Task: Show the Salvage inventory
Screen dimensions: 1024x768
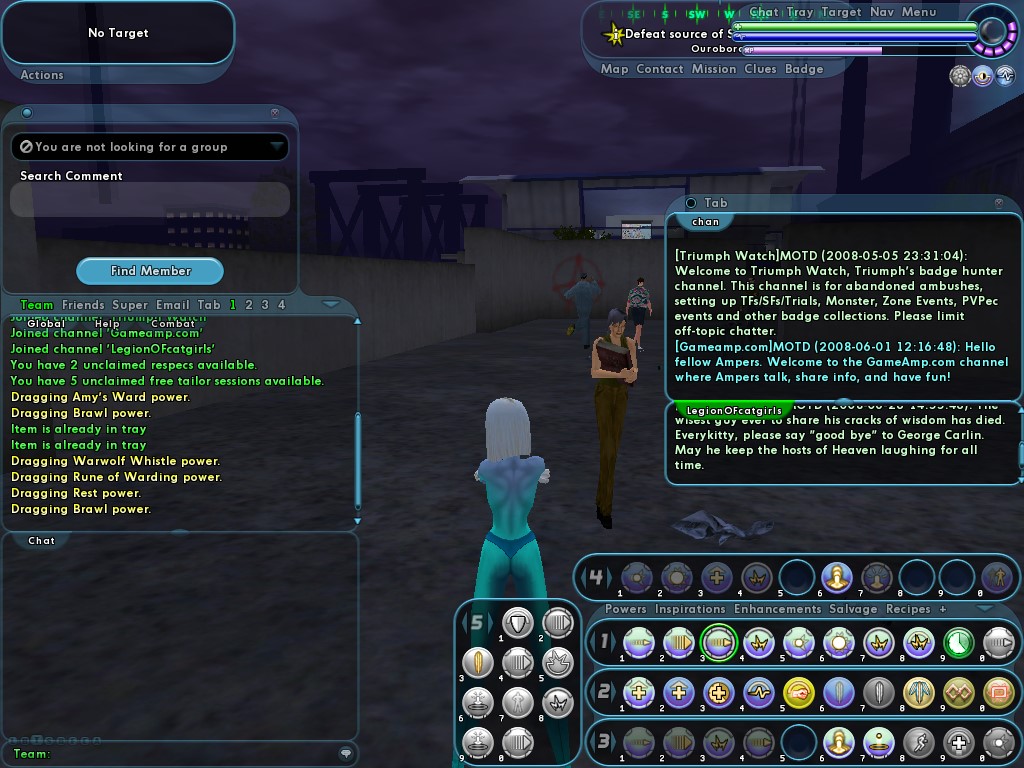Action: coord(853,609)
